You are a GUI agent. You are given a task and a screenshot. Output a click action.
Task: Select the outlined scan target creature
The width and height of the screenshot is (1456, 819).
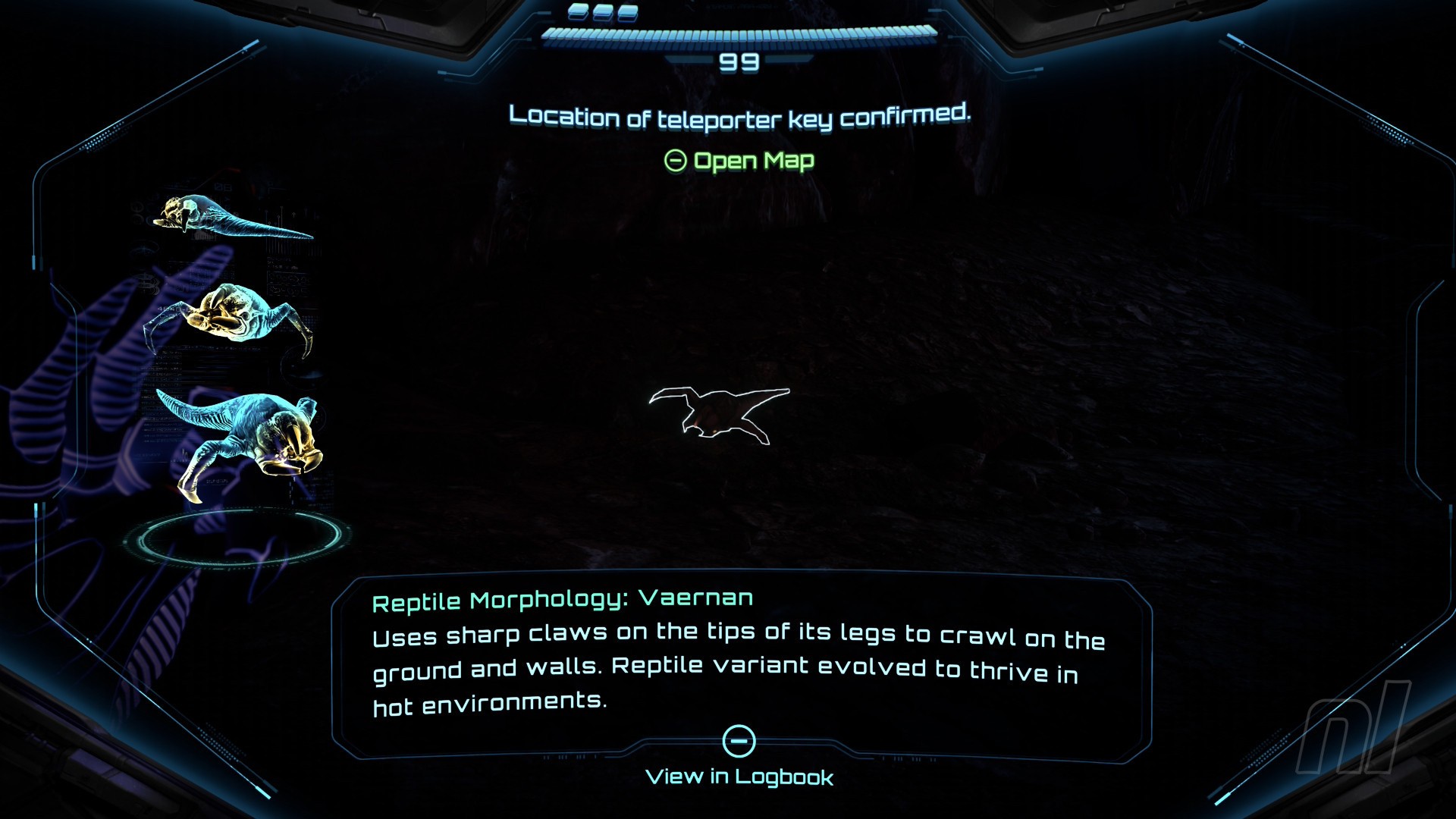point(717,413)
